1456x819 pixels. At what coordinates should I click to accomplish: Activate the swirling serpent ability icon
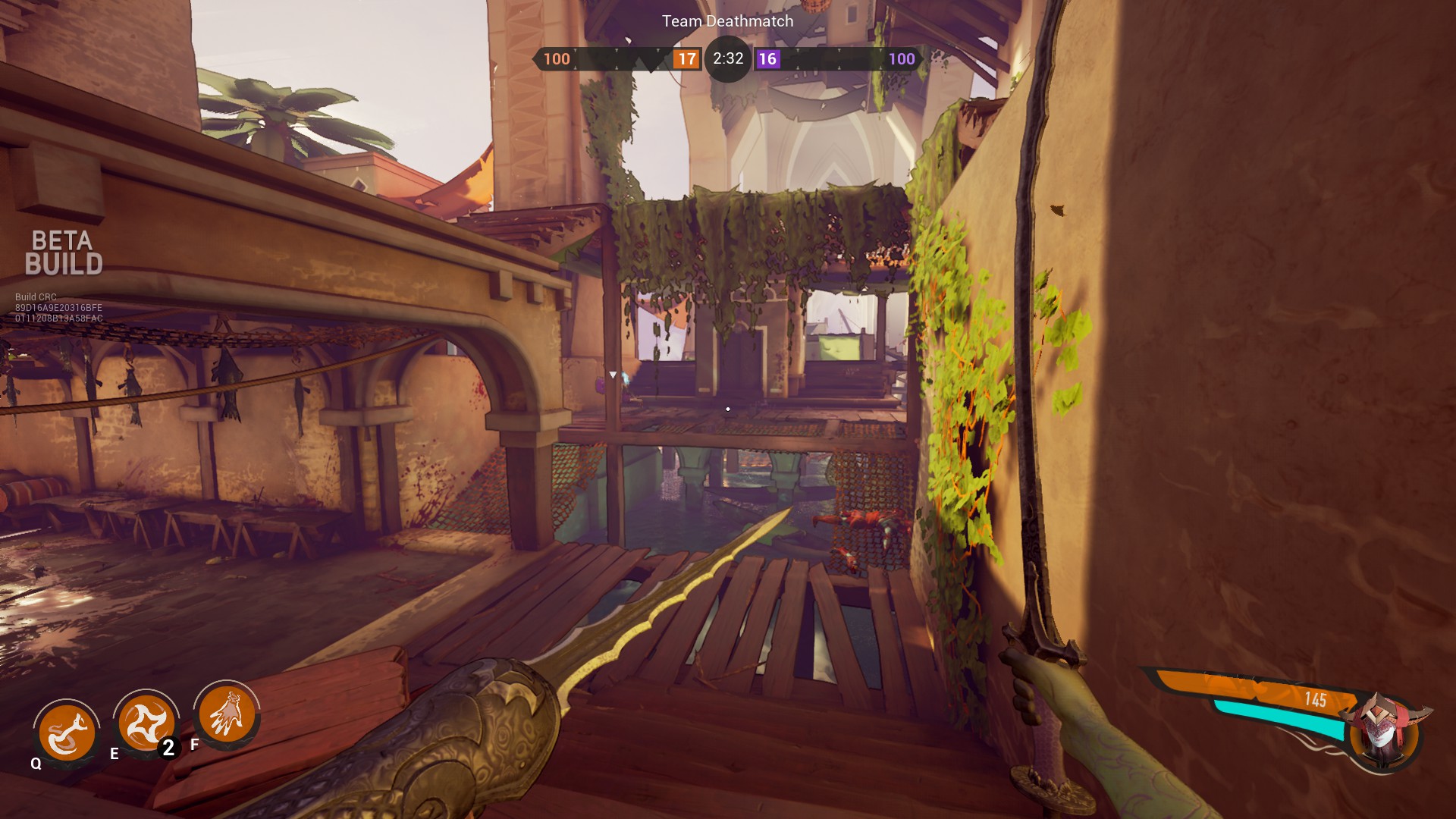[67, 733]
